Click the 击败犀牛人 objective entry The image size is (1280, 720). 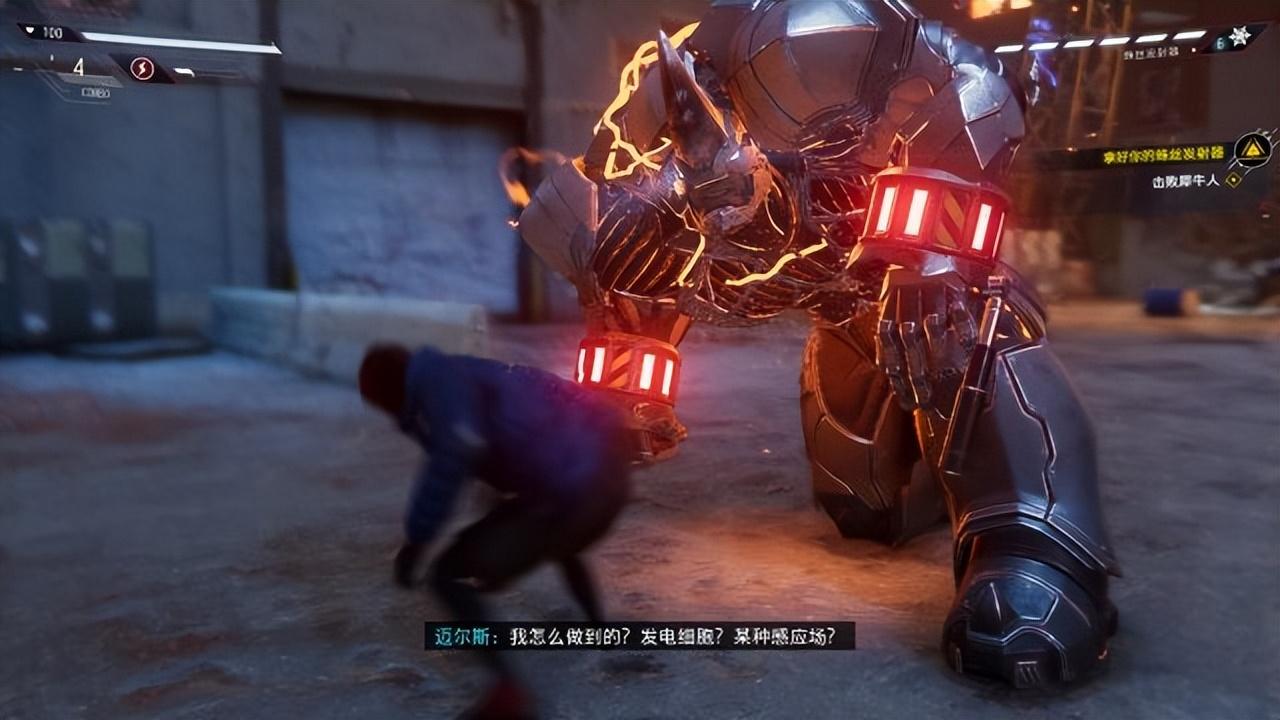pyautogui.click(x=1187, y=182)
